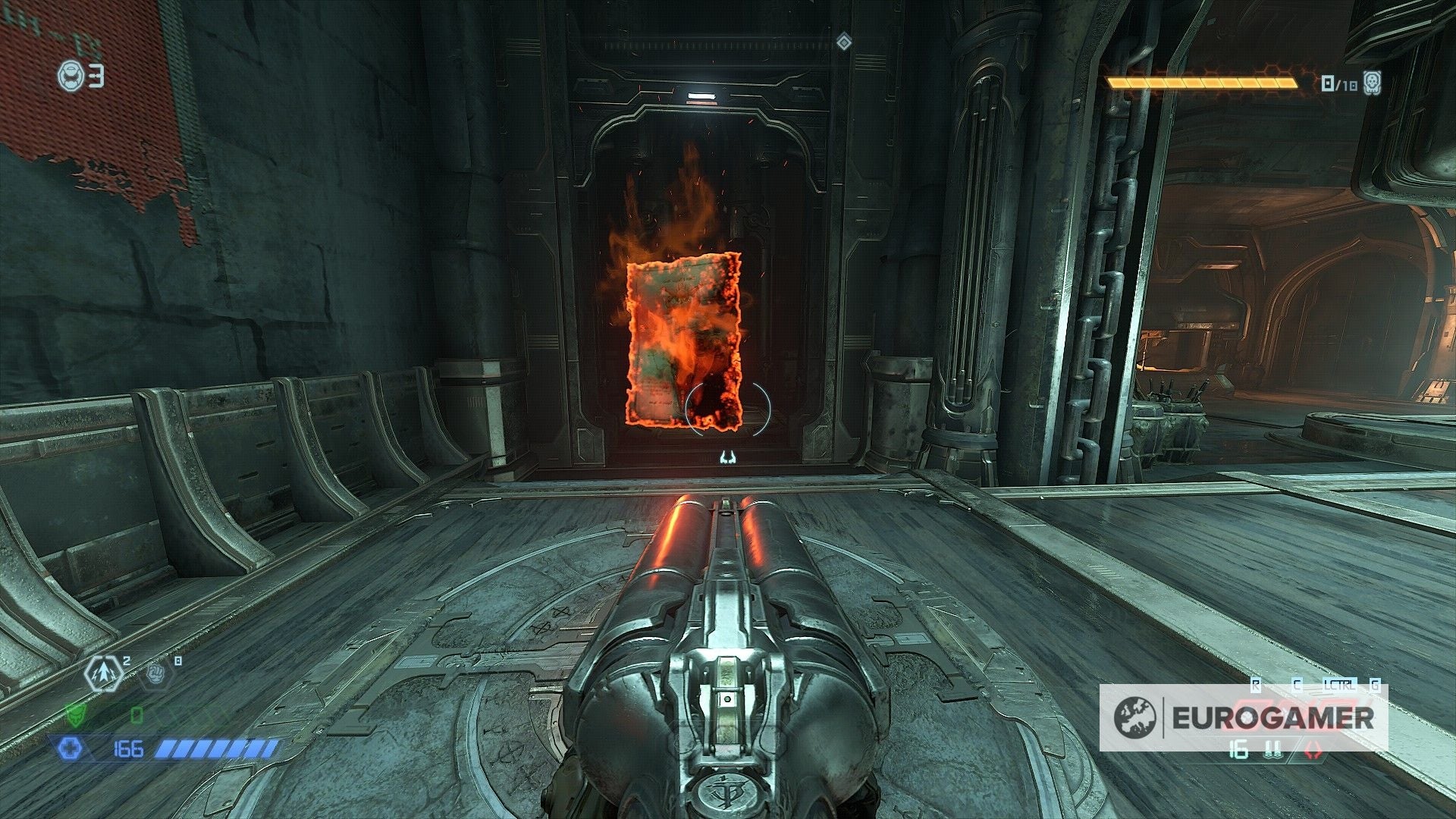
Task: Click the red Flame Belch horns icon
Action: pos(1313,752)
